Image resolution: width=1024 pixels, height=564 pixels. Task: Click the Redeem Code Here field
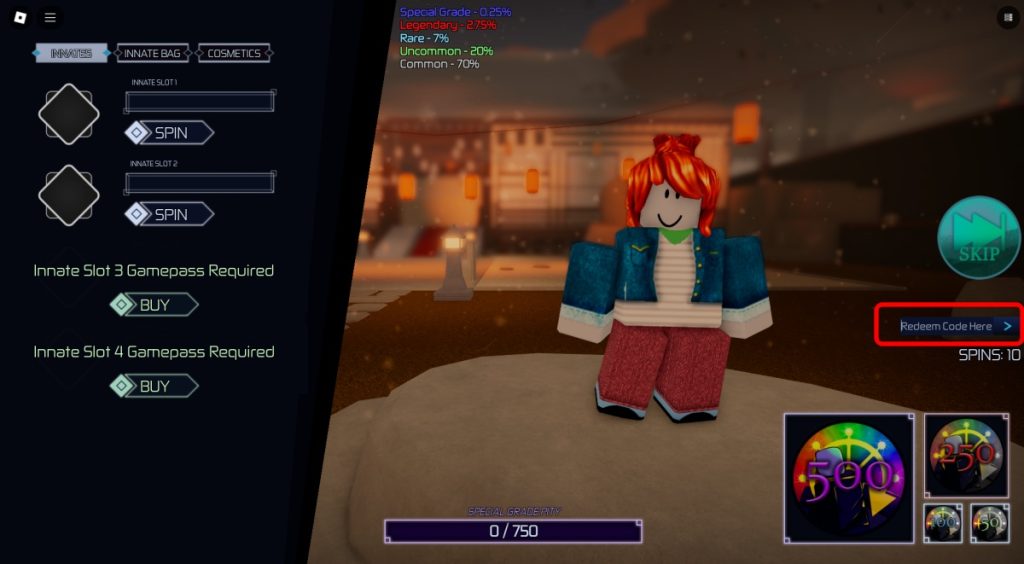click(x=948, y=326)
